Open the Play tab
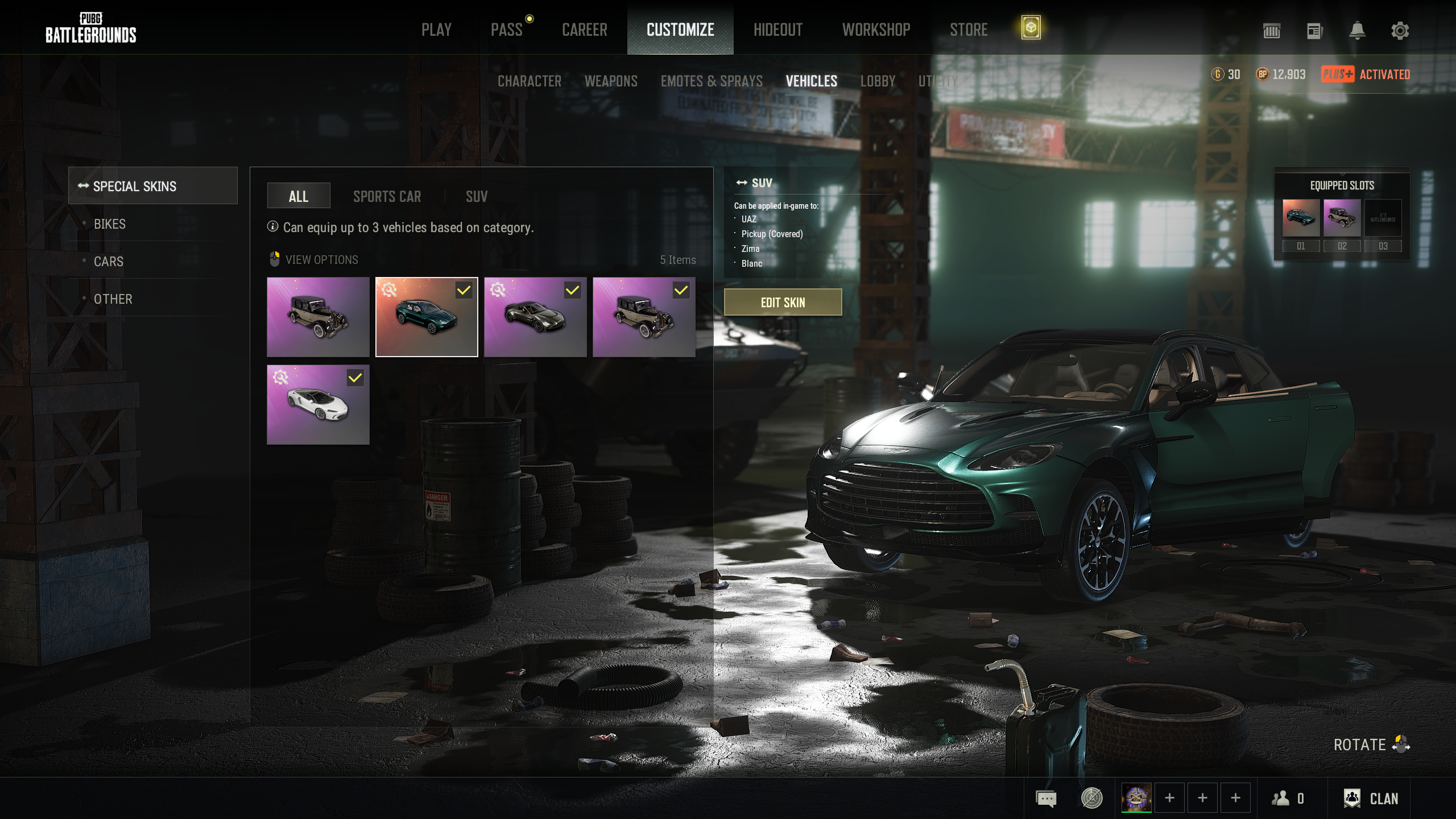This screenshot has width=1456, height=819. click(x=436, y=30)
